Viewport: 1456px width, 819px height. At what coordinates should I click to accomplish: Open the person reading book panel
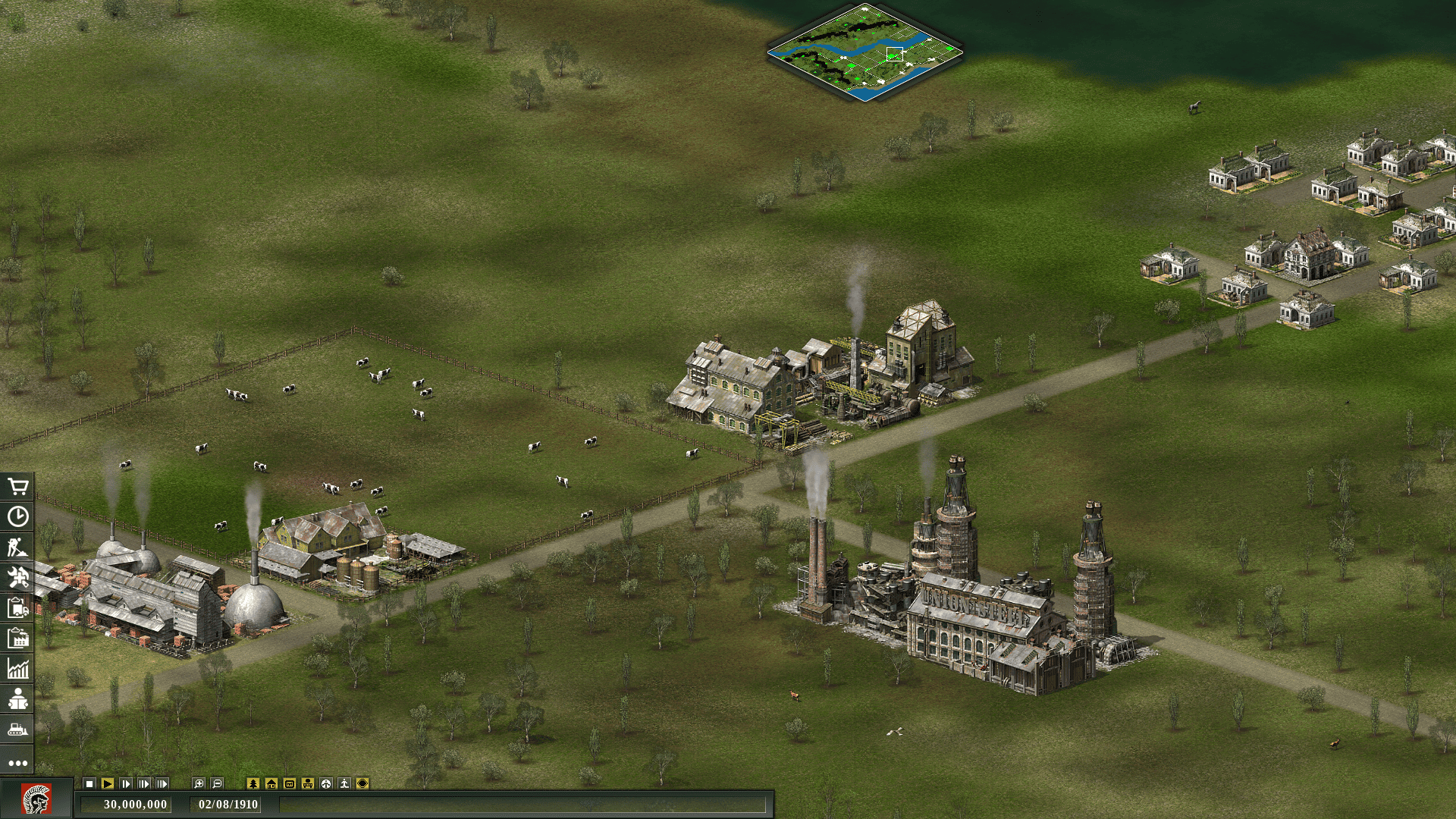click(17, 698)
